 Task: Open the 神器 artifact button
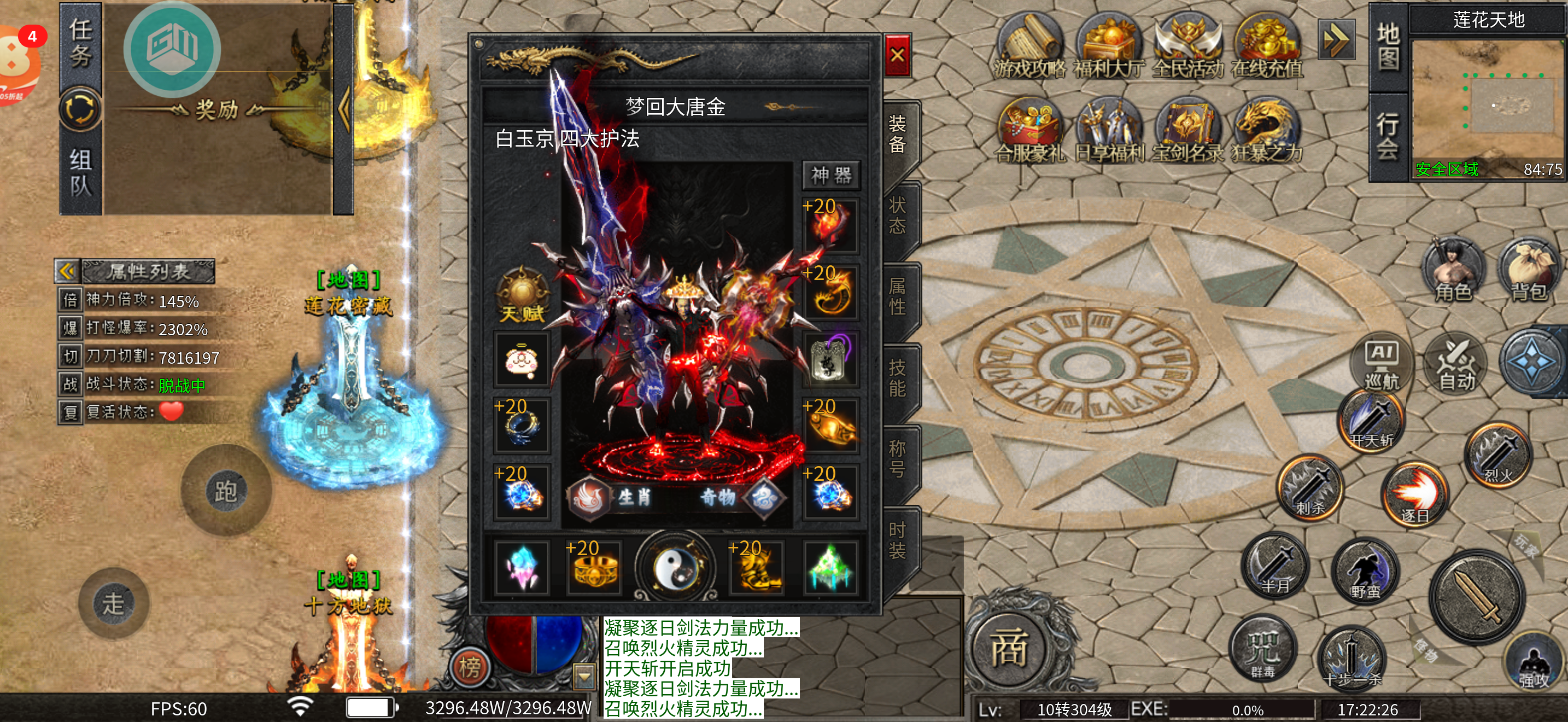pos(831,176)
